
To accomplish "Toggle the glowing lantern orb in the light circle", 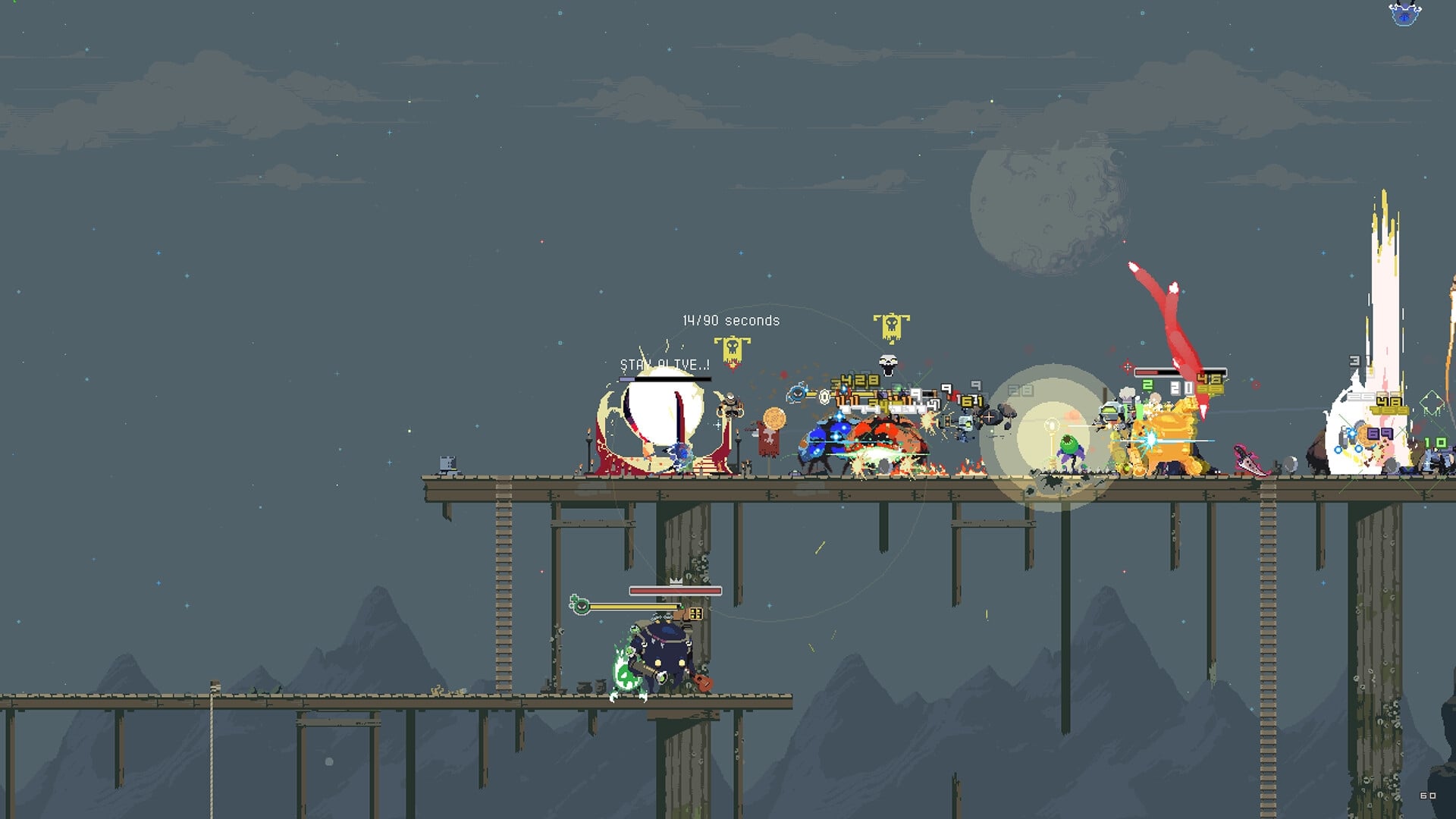I will click(x=1051, y=425).
